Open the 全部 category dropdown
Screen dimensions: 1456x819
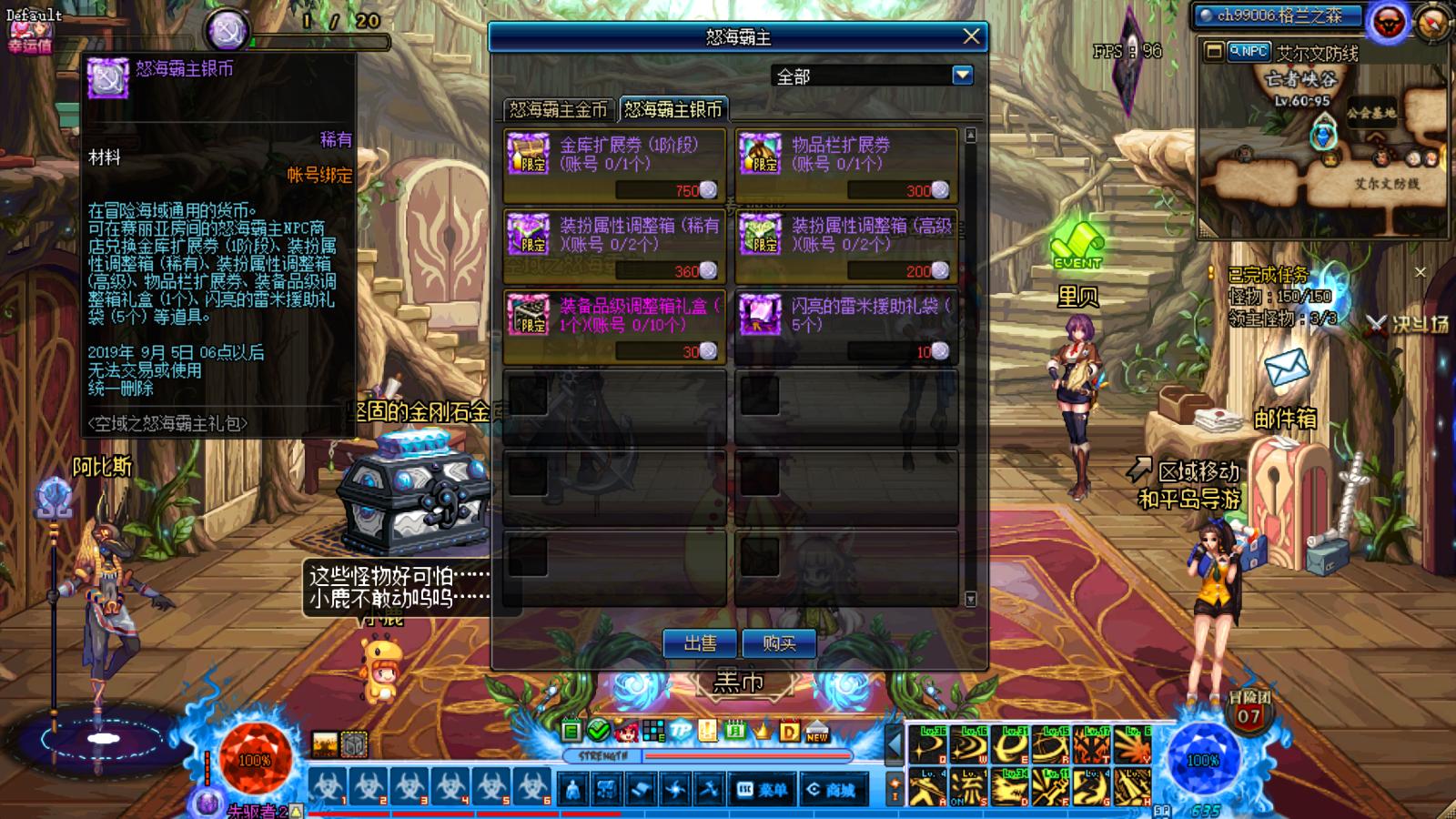tap(962, 76)
